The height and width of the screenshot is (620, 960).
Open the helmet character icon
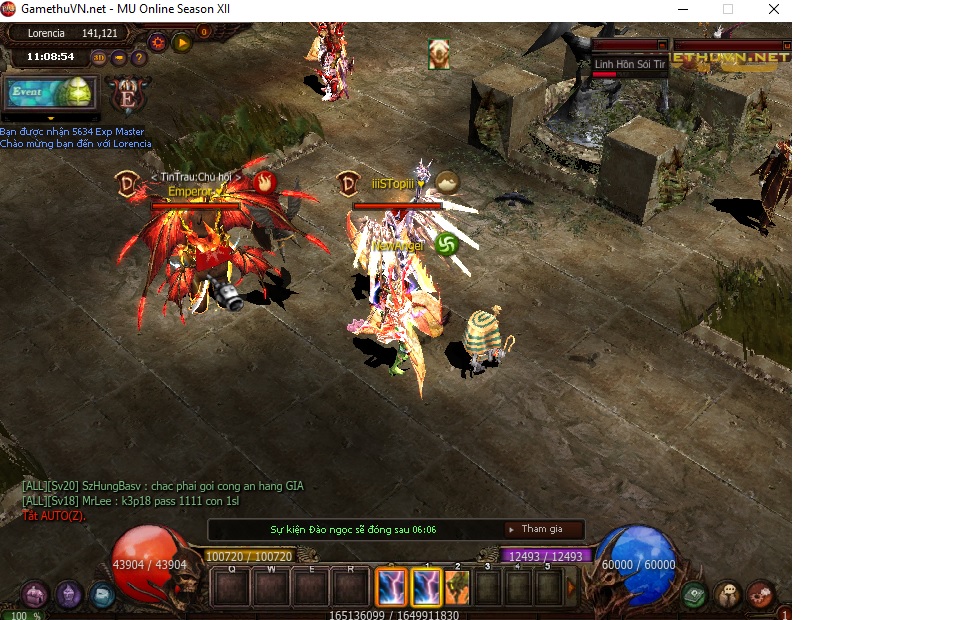click(x=69, y=595)
